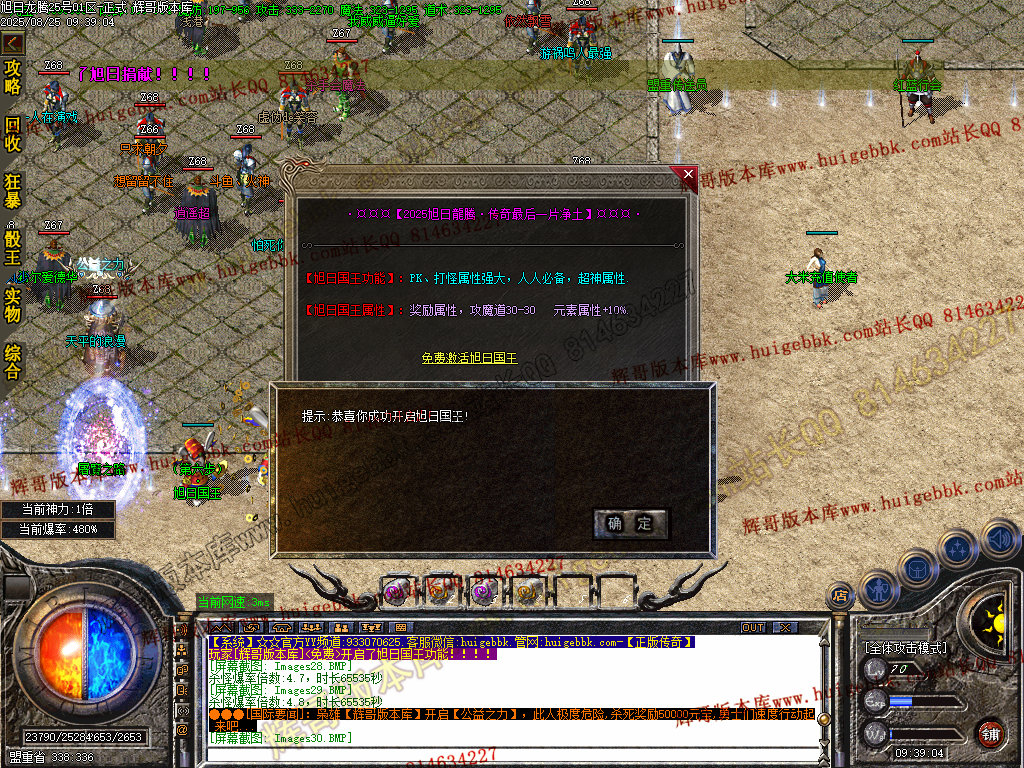Viewport: 1024px width, 768px height.
Task: Click the 免费激活旭日国王 link
Action: pos(469,357)
